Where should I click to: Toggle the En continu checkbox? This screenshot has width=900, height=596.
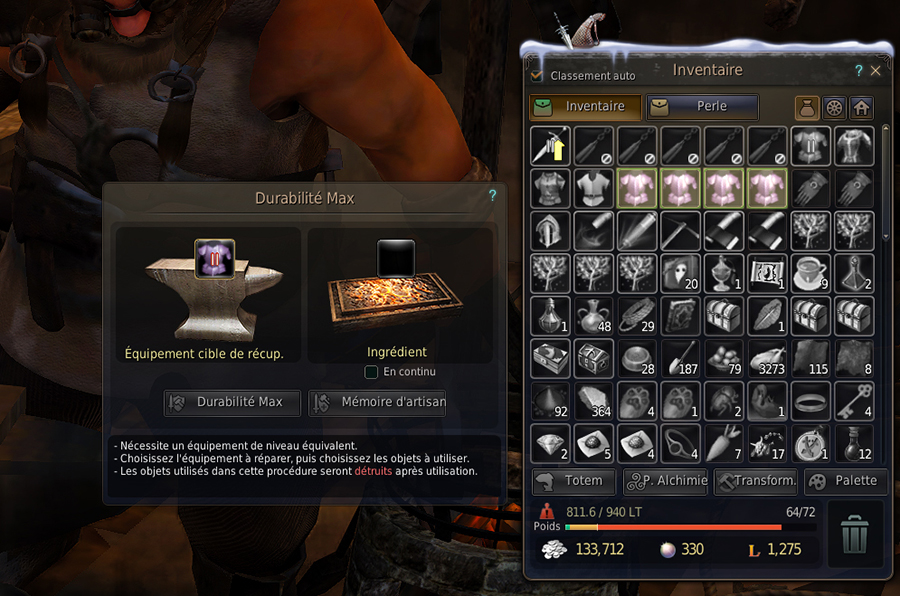click(x=372, y=372)
